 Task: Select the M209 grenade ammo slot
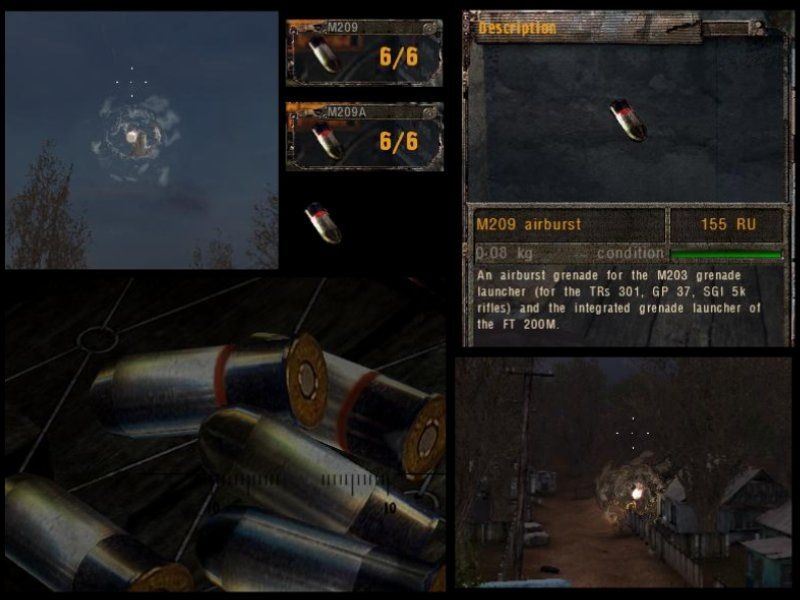coord(364,54)
